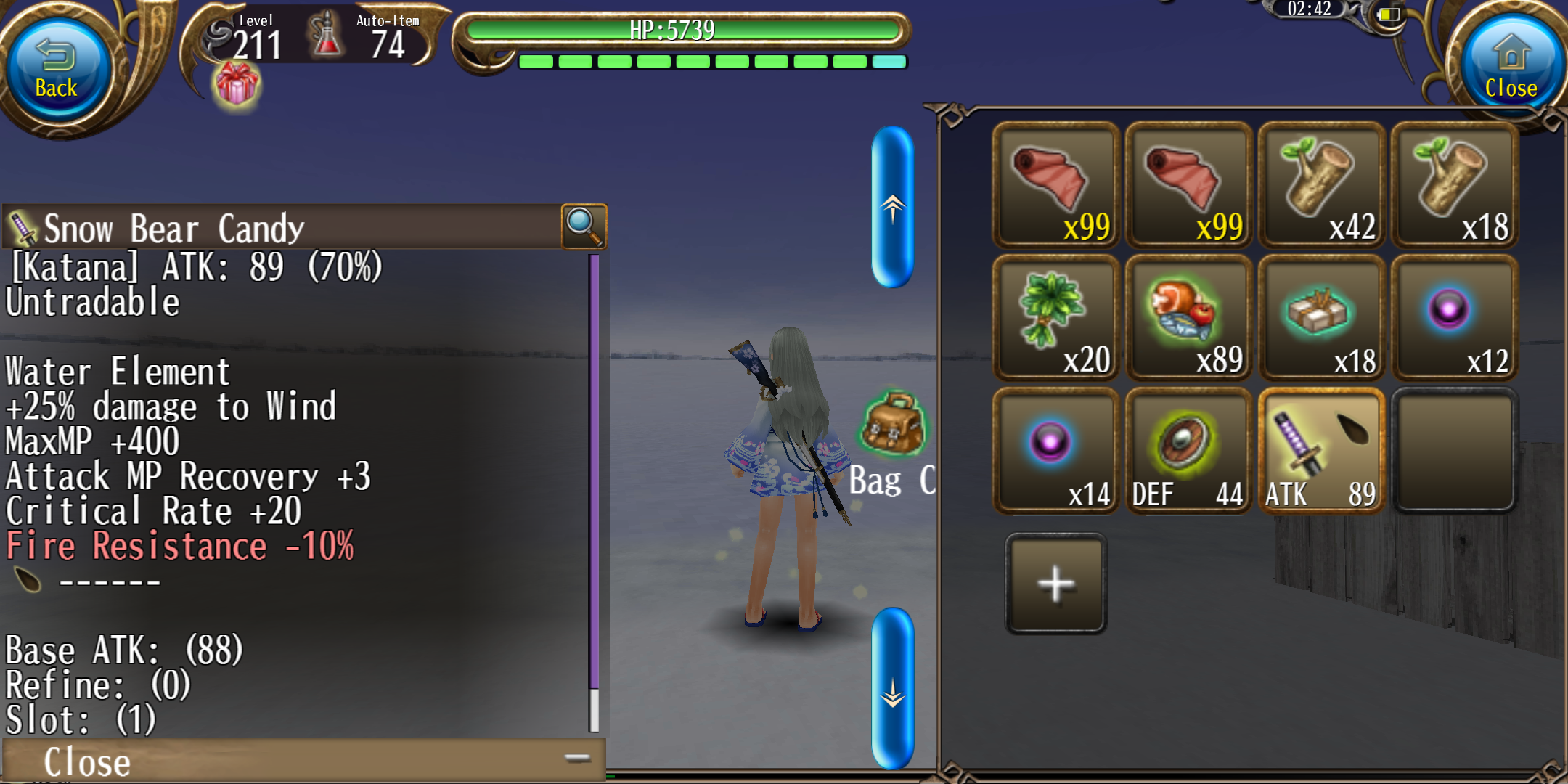Select the purple orb stack x14
The width and height of the screenshot is (1568, 784).
pyautogui.click(x=1055, y=451)
